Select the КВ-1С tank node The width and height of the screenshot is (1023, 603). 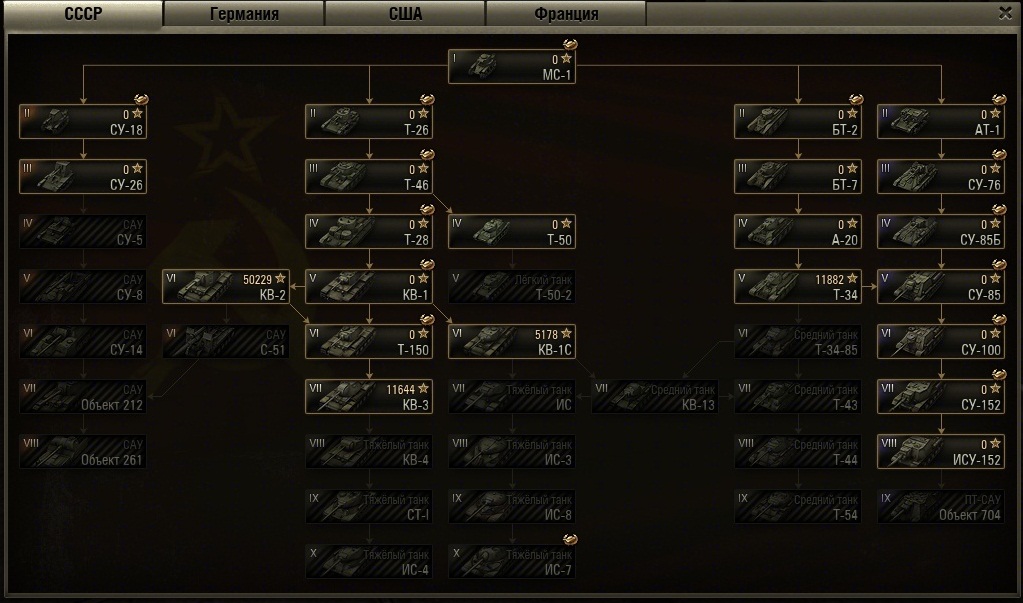pyautogui.click(x=512, y=341)
